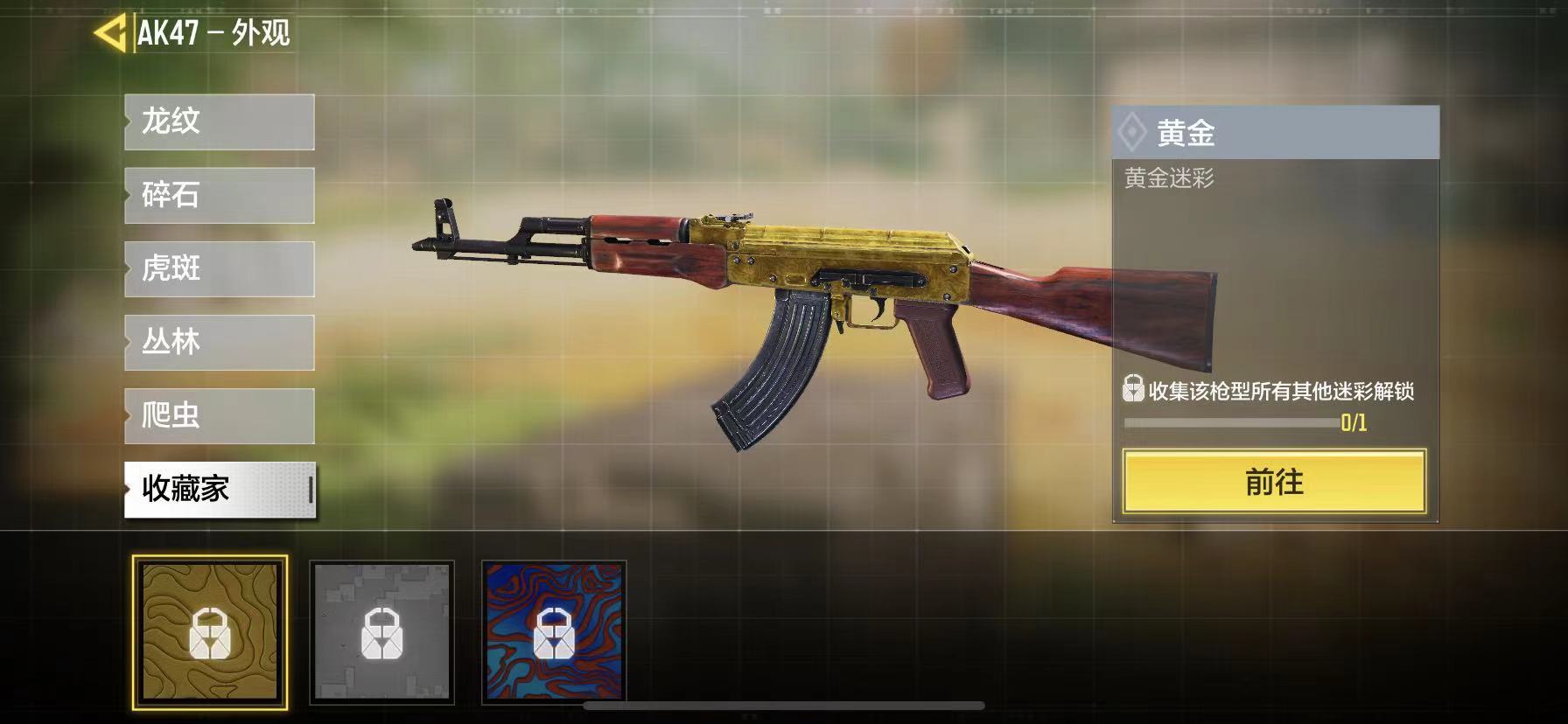Screen dimensions: 1568x724
Task: Select the locked gold camo thumbnail
Action: coord(210,631)
